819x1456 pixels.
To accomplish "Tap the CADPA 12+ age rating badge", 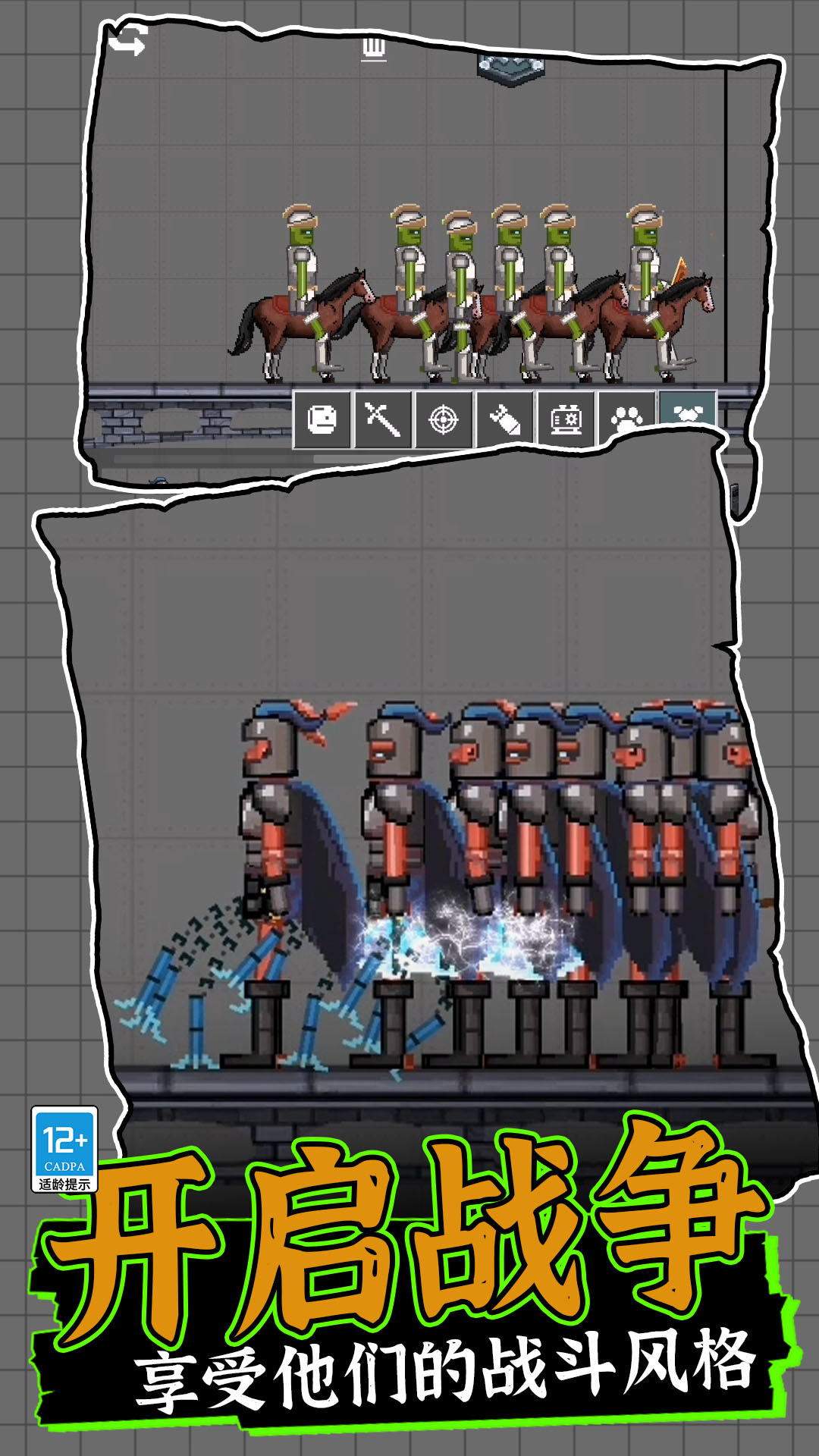I will [64, 1149].
